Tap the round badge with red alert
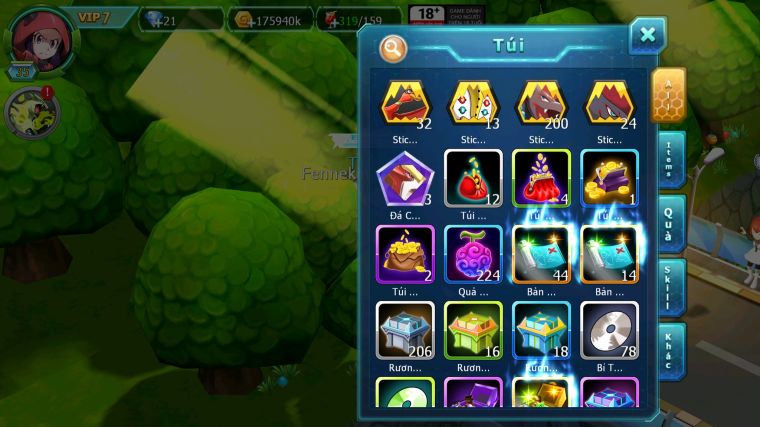The image size is (760, 427). tap(32, 112)
